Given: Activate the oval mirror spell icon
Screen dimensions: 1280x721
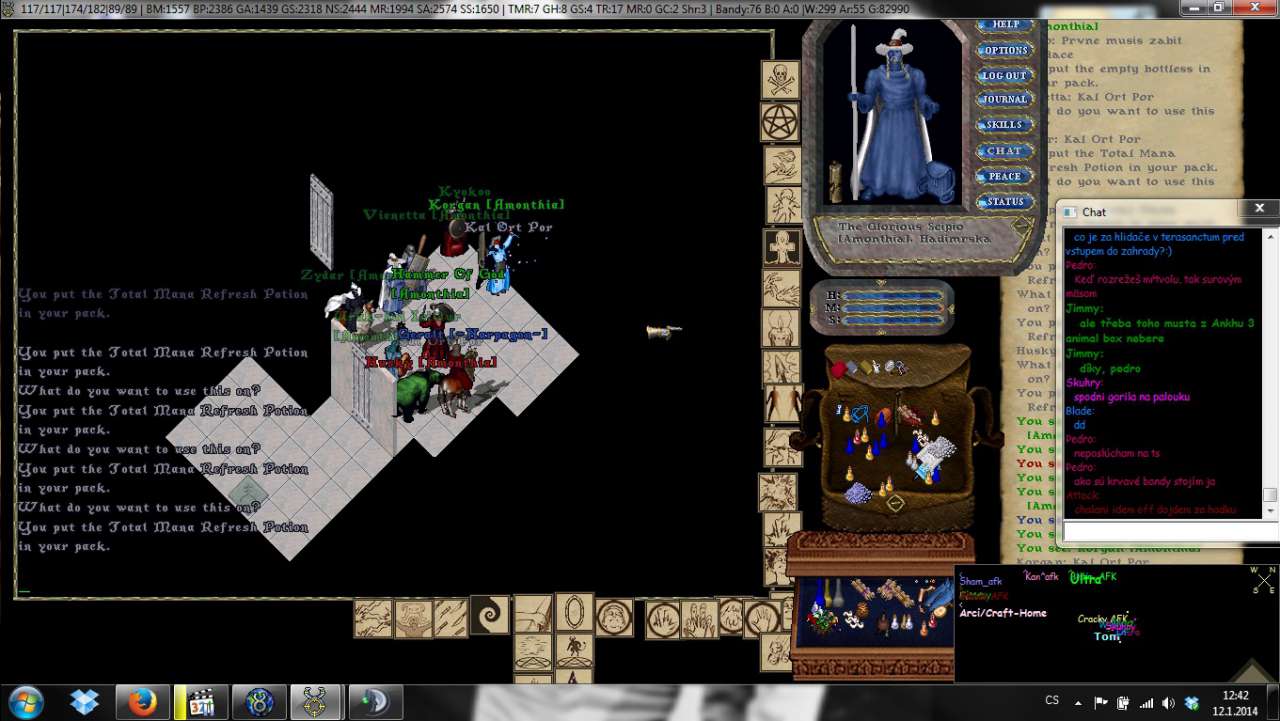Looking at the screenshot, I should (574, 613).
